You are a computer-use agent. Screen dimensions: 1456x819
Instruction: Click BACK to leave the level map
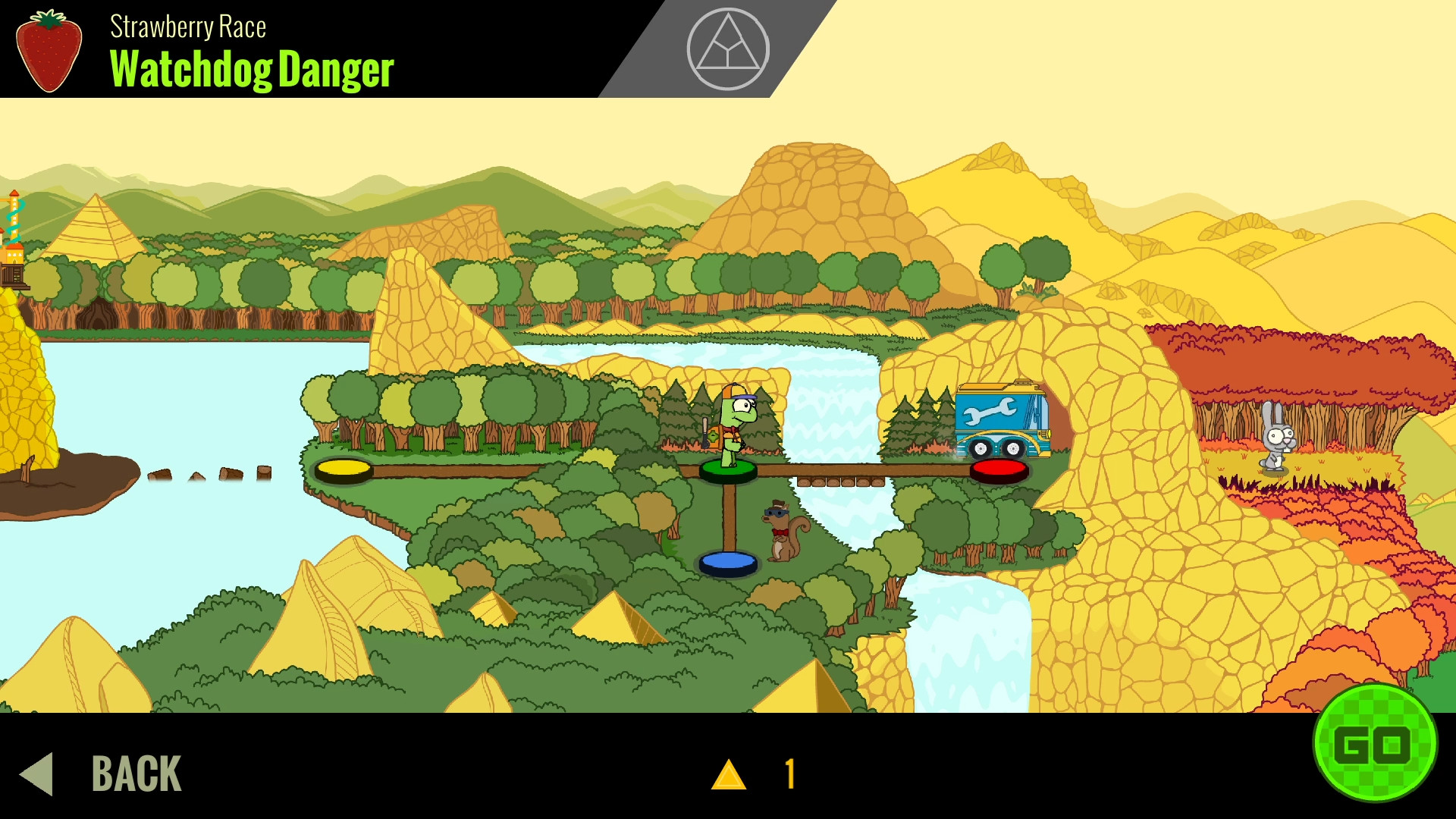pyautogui.click(x=135, y=773)
